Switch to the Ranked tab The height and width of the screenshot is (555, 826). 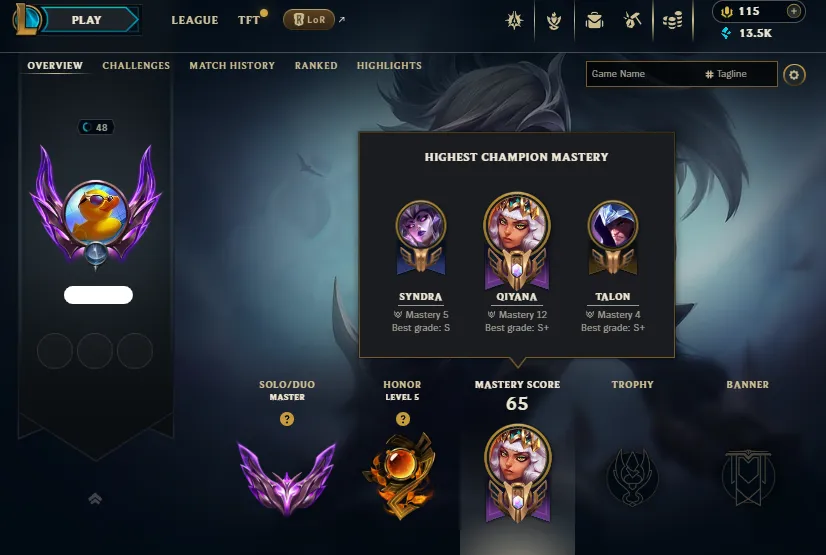tap(316, 66)
